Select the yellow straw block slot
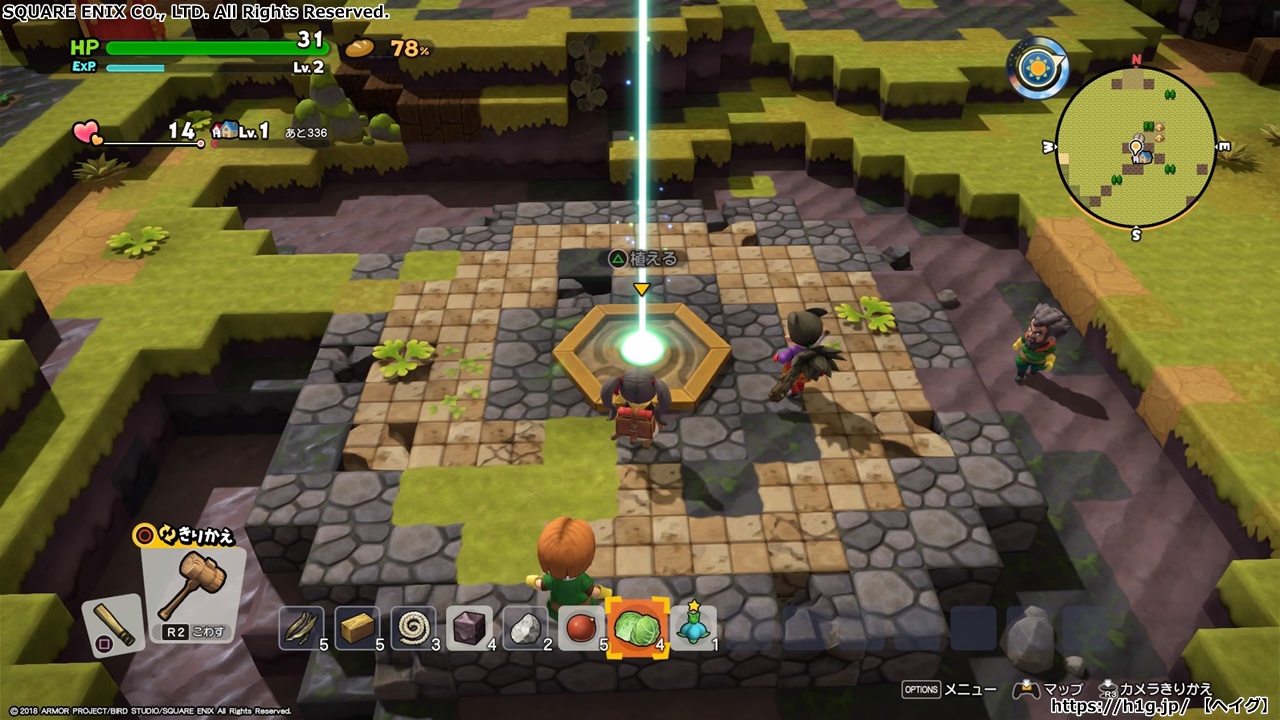This screenshot has width=1280, height=720. point(358,627)
